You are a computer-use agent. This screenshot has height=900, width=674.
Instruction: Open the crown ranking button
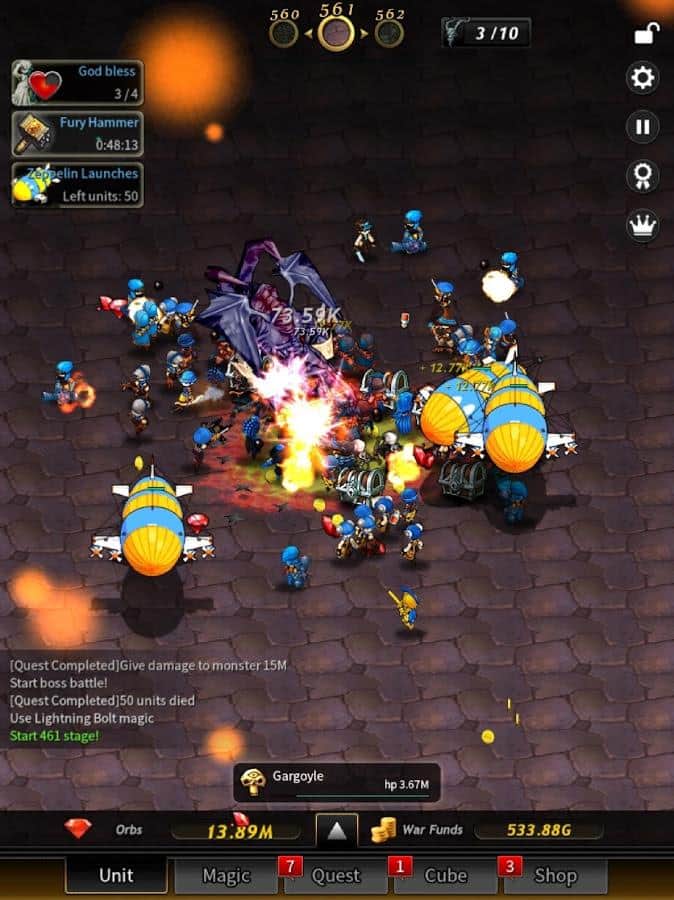pos(642,225)
